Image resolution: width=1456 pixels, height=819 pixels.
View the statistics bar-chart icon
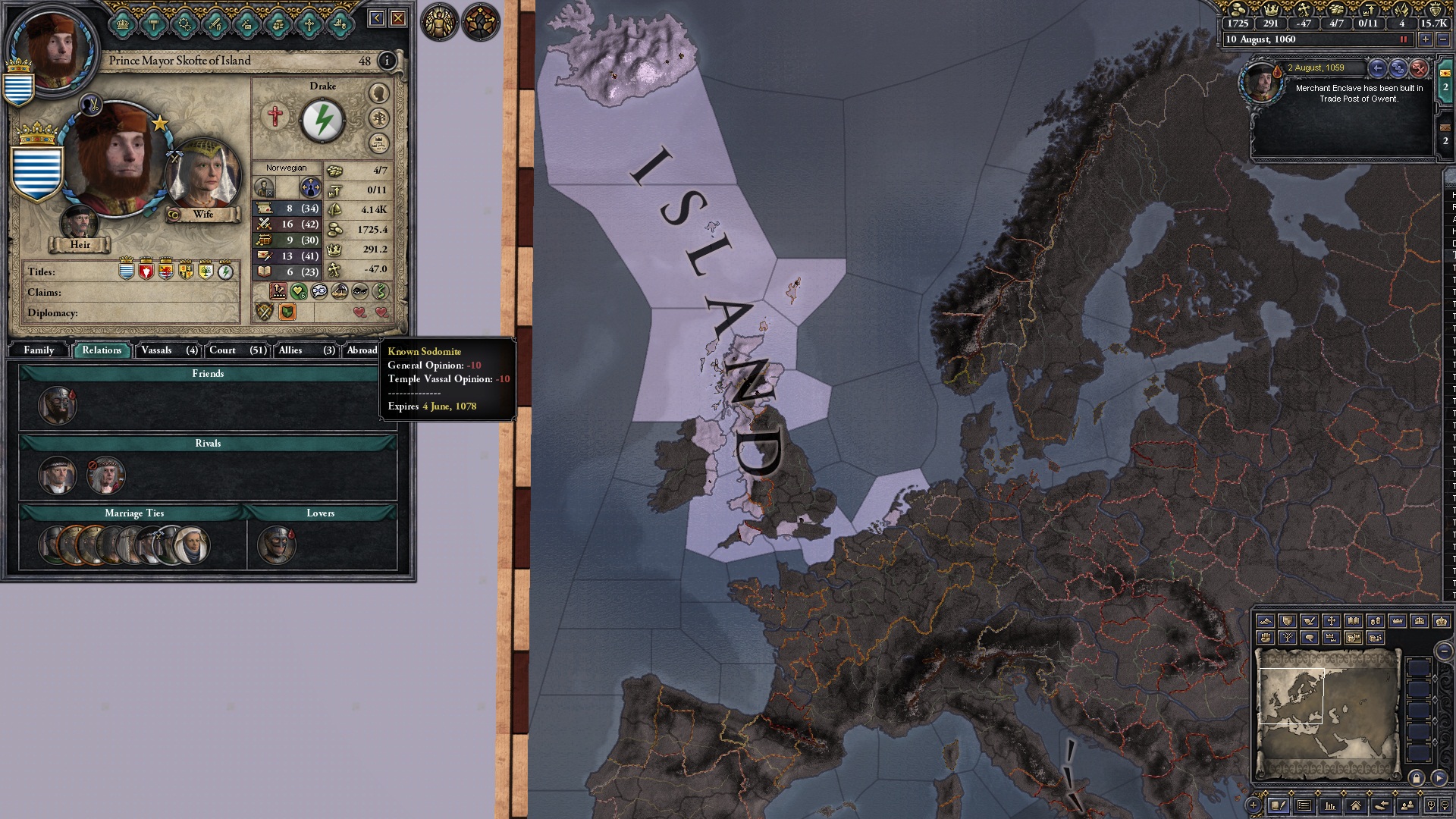tap(1329, 806)
